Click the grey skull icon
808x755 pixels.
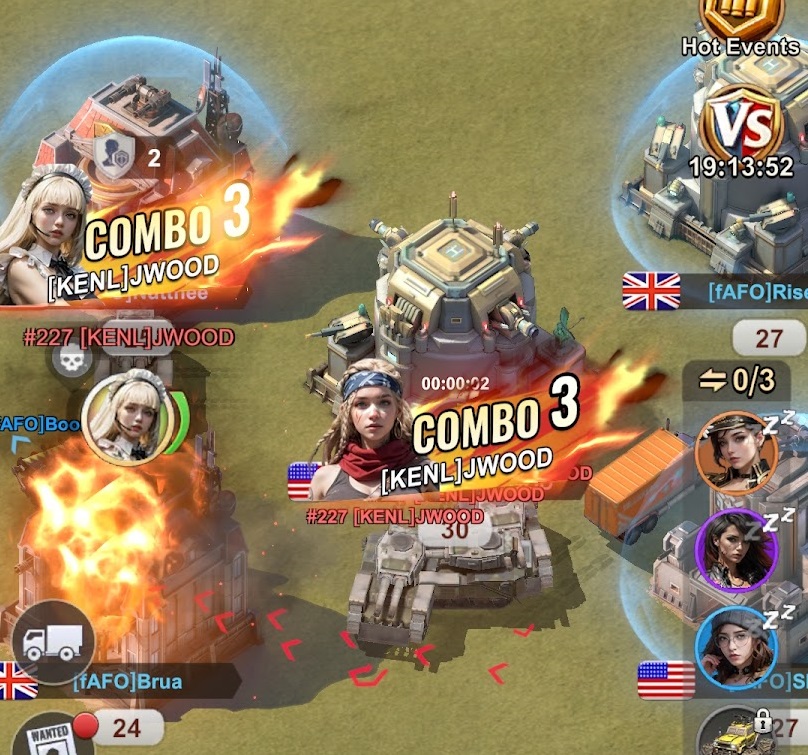tap(68, 362)
